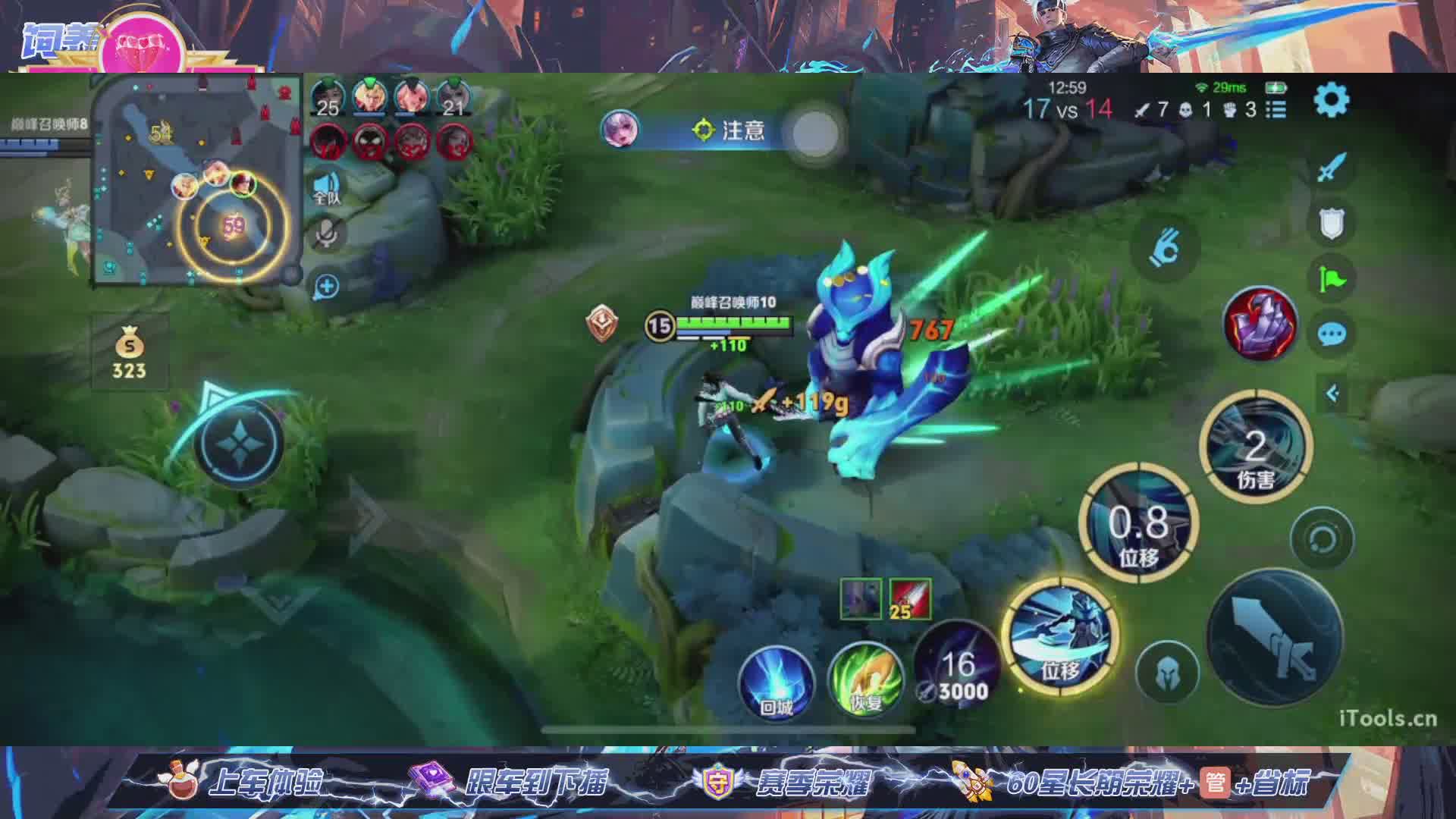The height and width of the screenshot is (819, 1456).
Task: Open the scoreboard list icon
Action: [x=1276, y=110]
